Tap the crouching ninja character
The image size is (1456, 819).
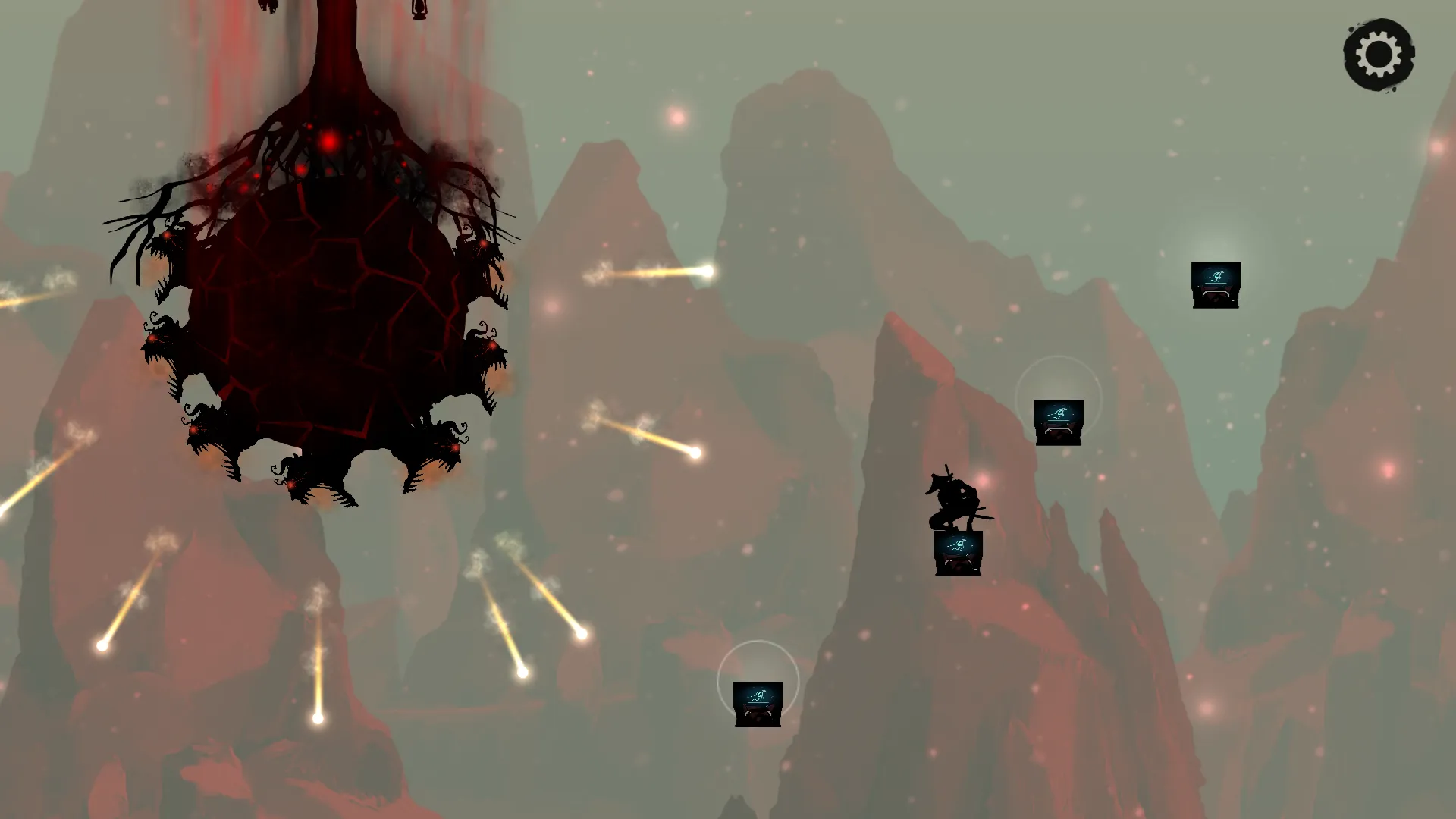coord(953,497)
